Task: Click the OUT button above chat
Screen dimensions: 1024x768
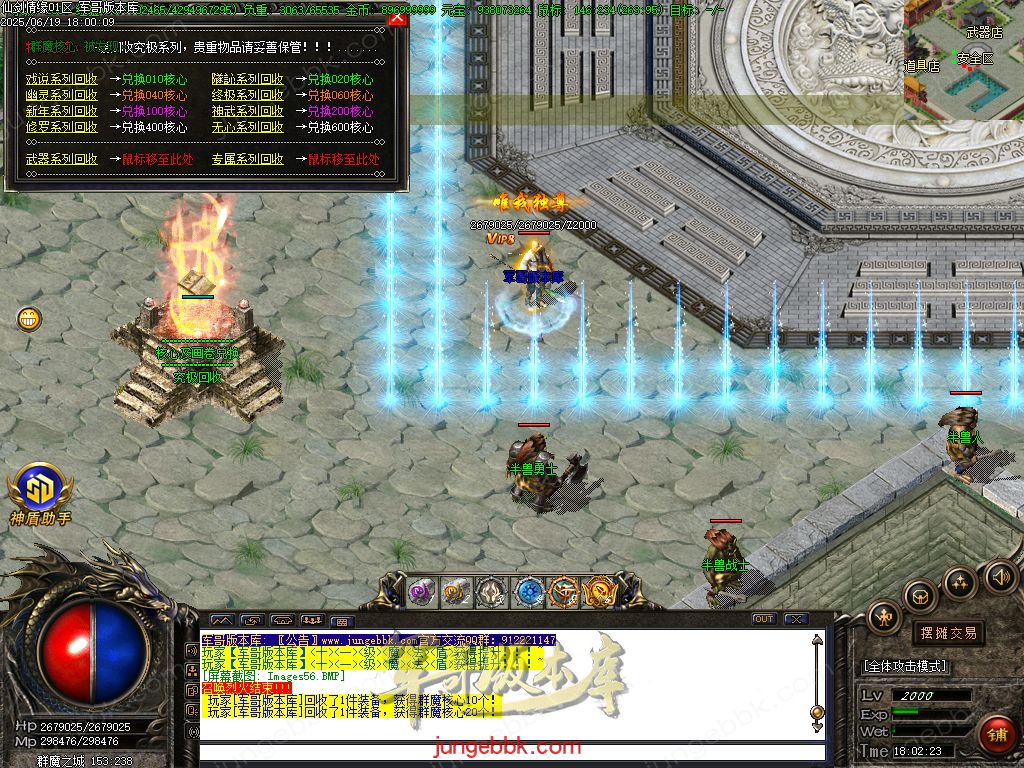Action: click(764, 619)
